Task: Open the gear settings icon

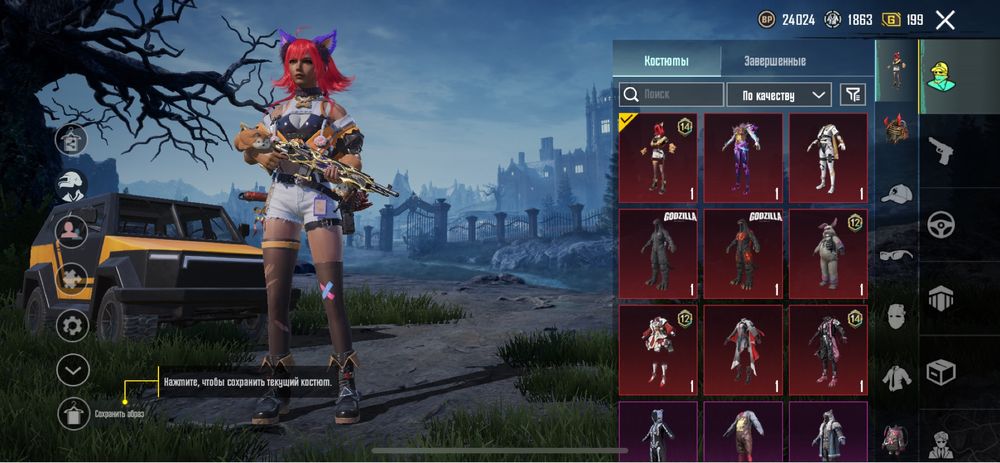Action: click(x=72, y=325)
